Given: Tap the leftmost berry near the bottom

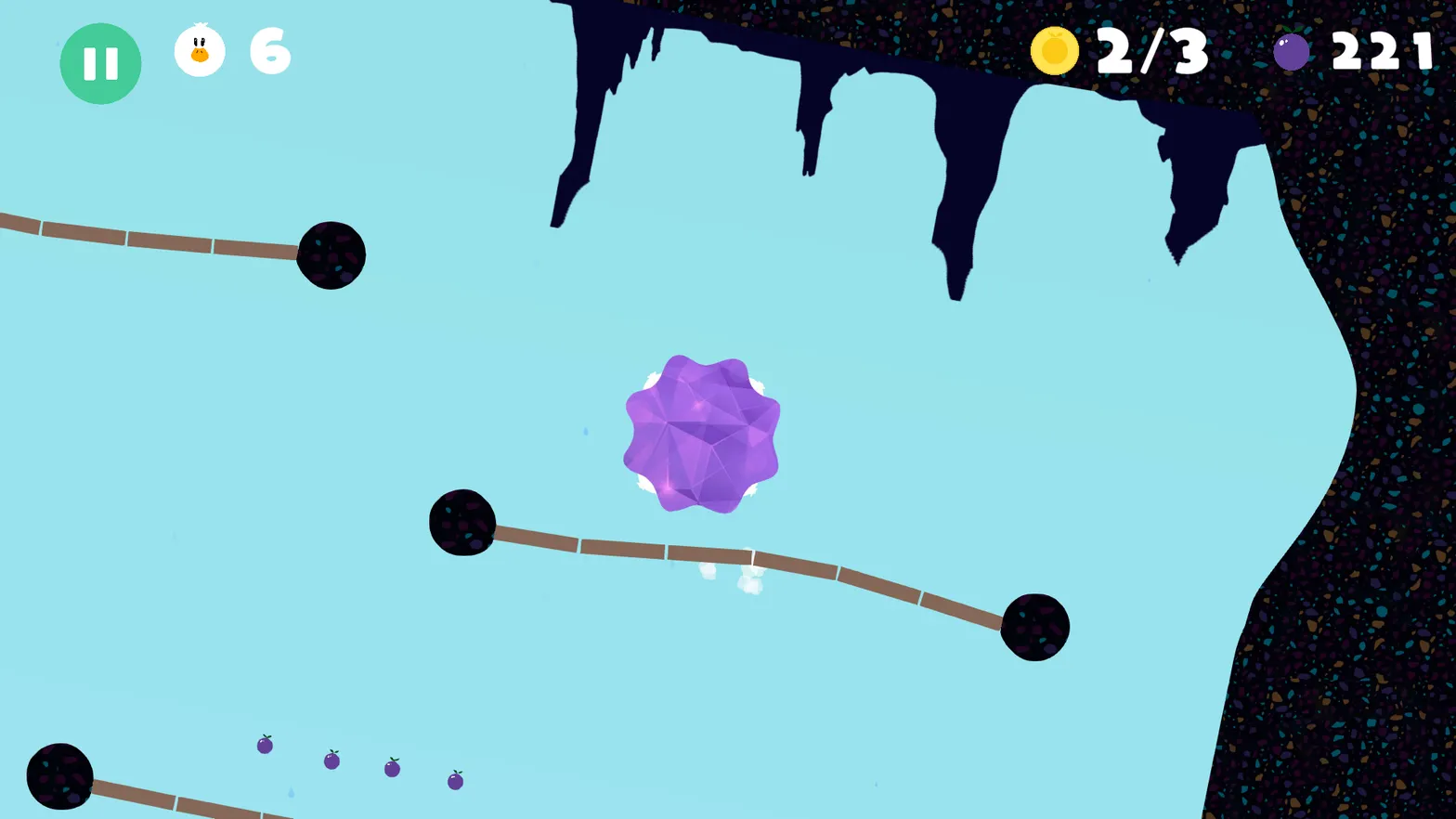Looking at the screenshot, I should pos(264,747).
